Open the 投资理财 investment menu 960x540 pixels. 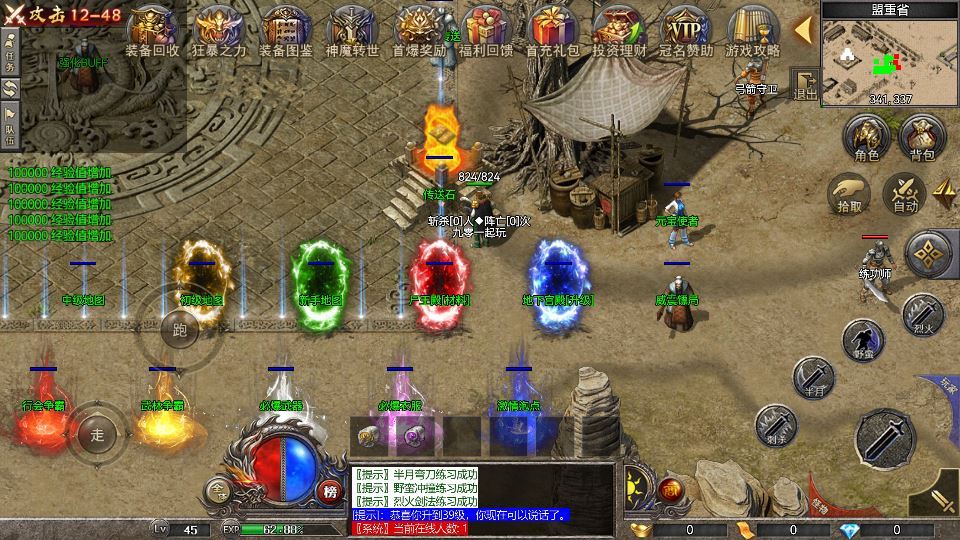(619, 29)
